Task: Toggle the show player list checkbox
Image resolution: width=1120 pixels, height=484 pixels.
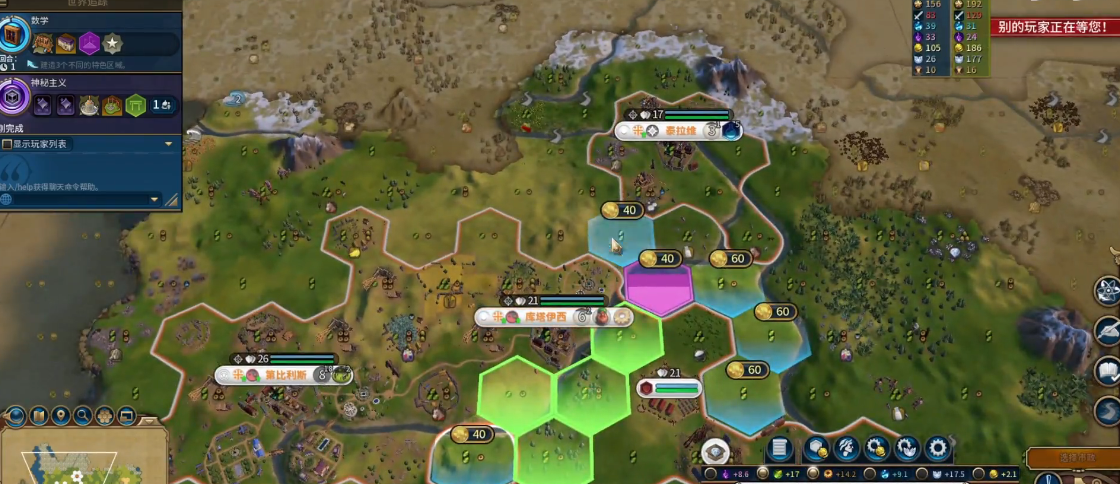Action: 7,144
